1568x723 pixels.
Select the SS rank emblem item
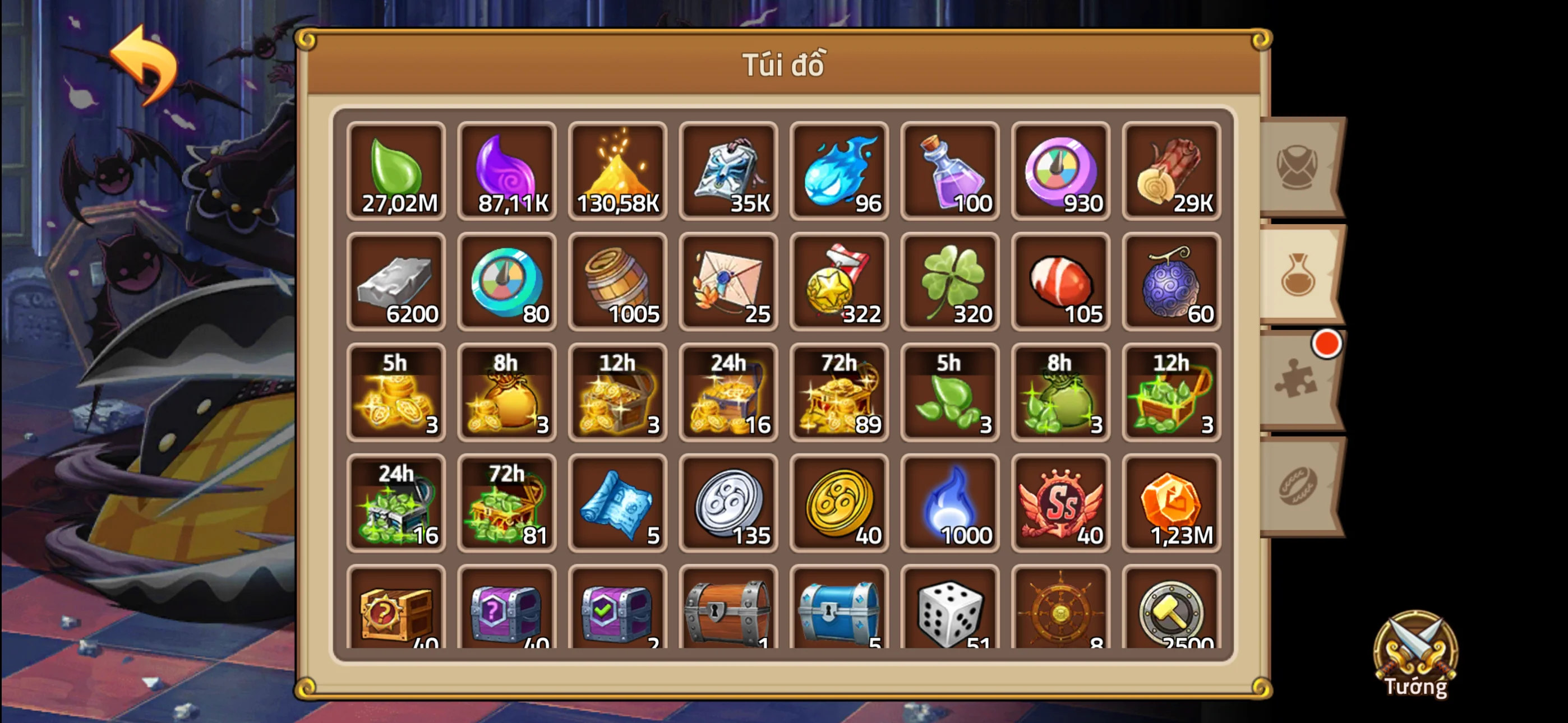pyautogui.click(x=1060, y=504)
